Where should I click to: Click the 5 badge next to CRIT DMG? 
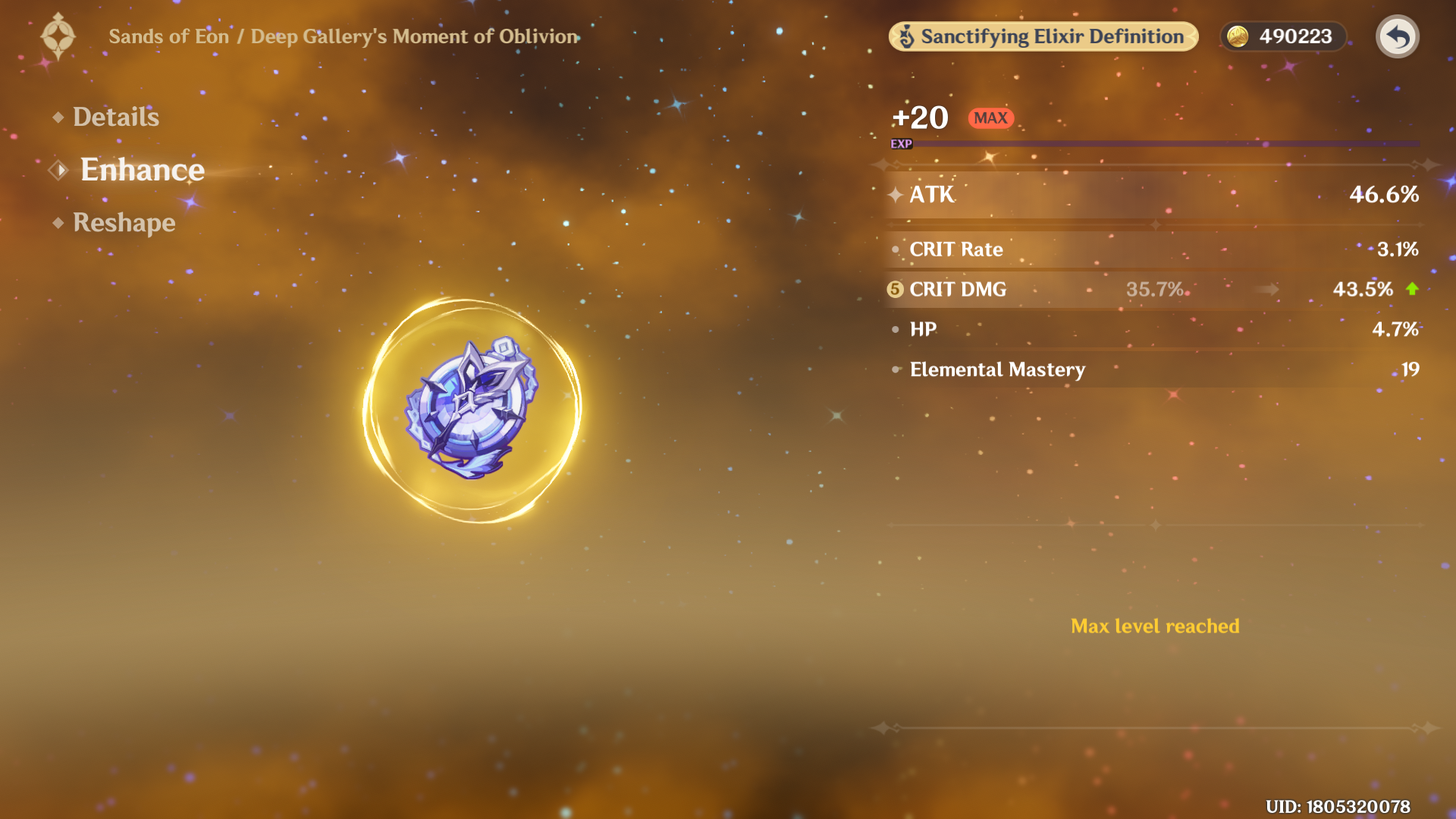pos(895,289)
